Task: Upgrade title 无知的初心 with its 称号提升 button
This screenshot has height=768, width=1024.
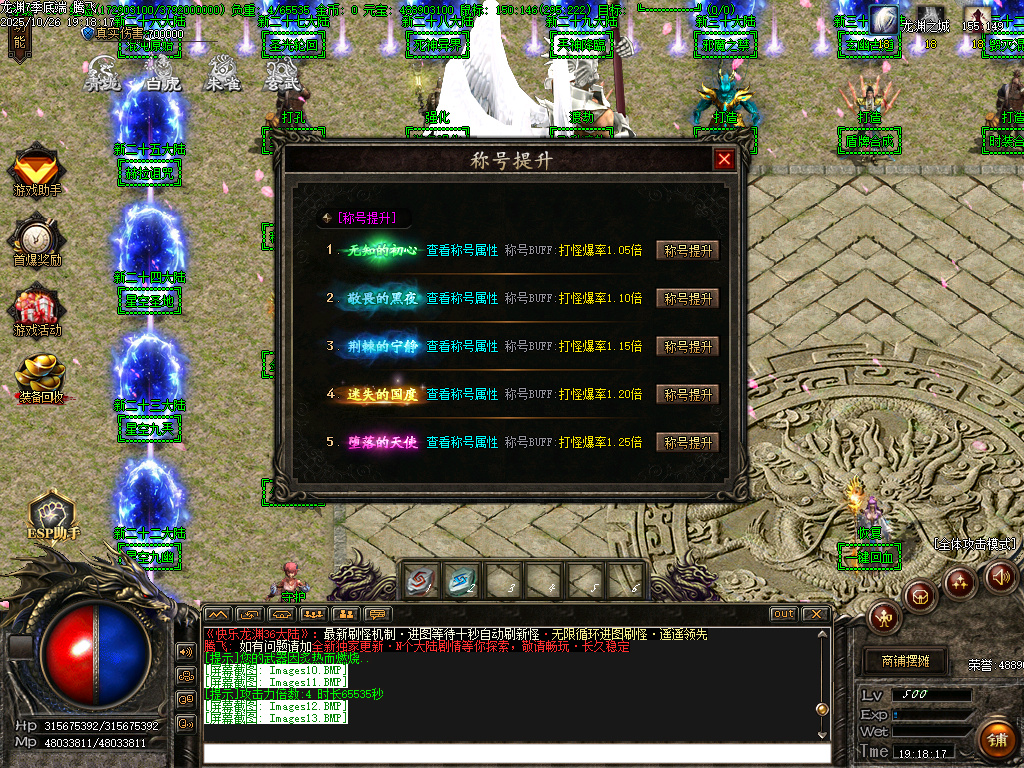Action: point(687,251)
